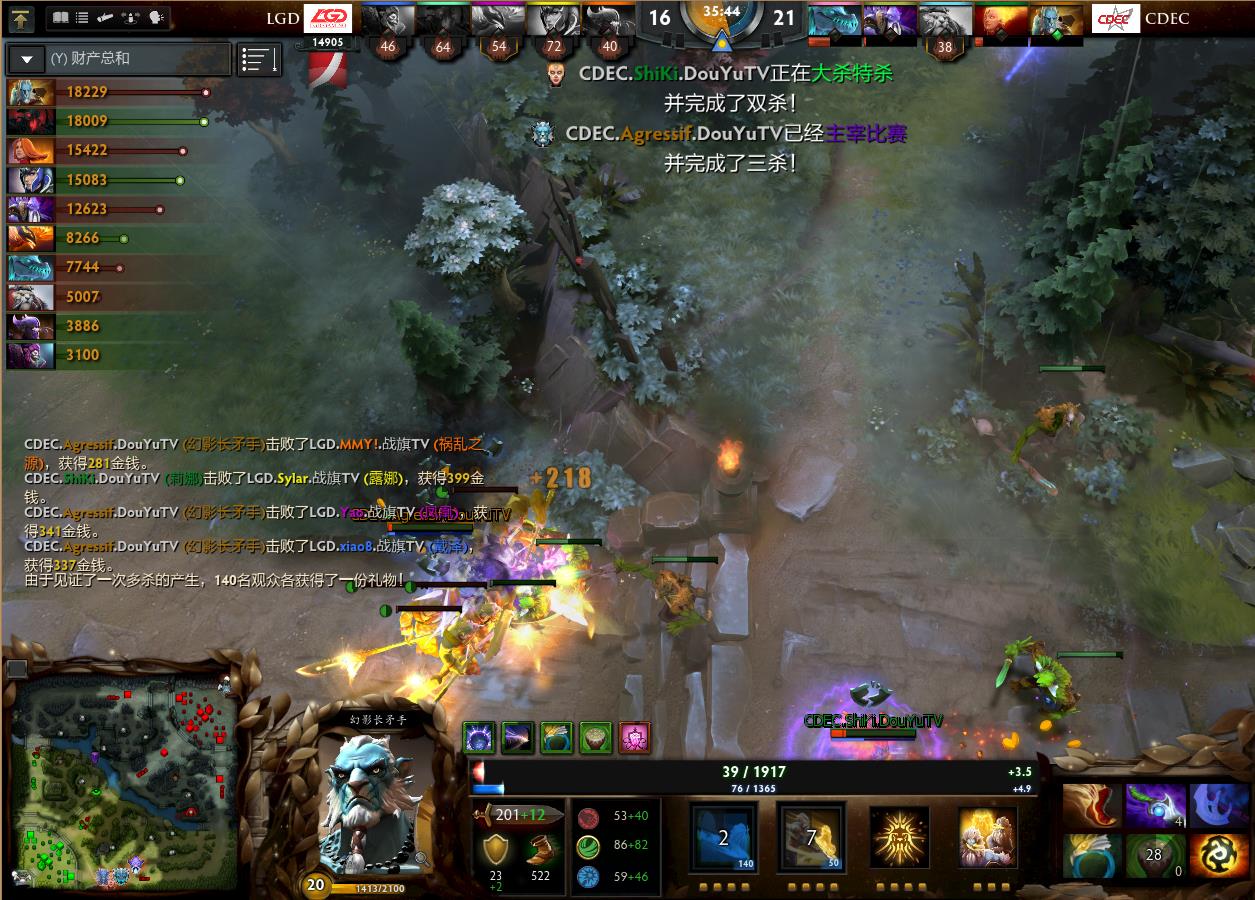Select the Doppelganger ability icon
This screenshot has width=1255, height=900.
point(811,836)
